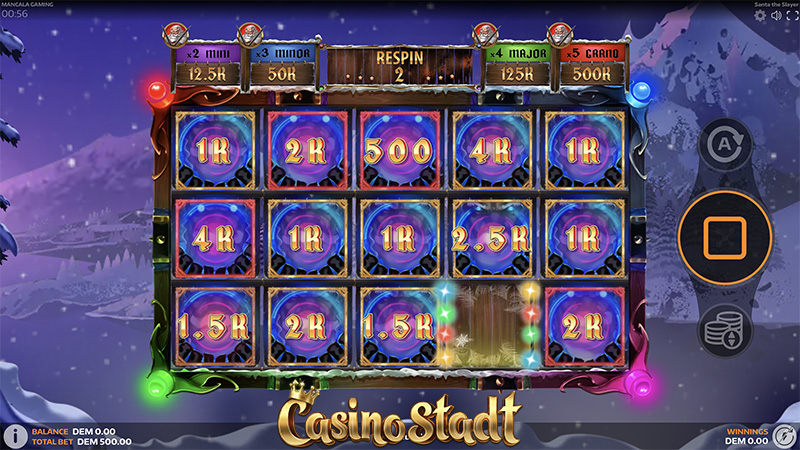Open the gear settings icon
Screen dimensions: 800x450
tap(760, 16)
